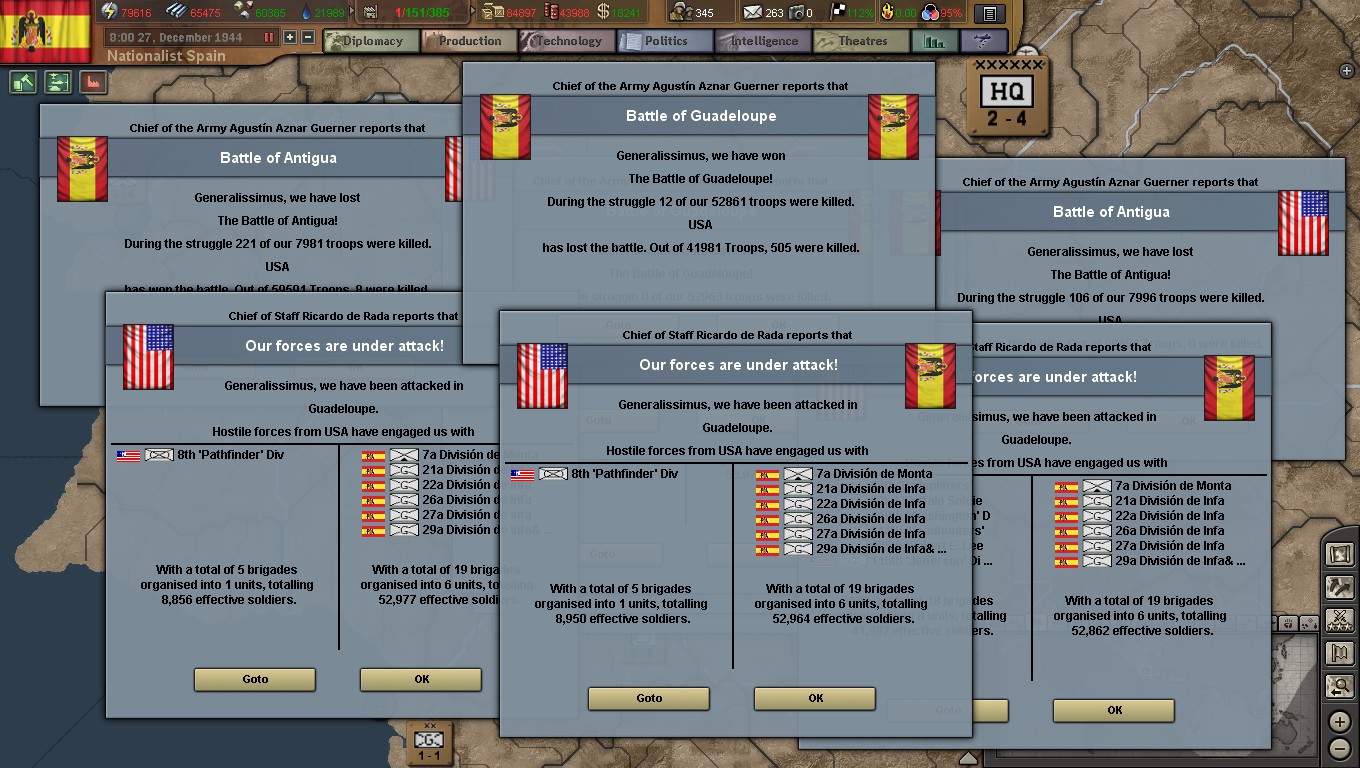The height and width of the screenshot is (768, 1360).
Task: Open the Intelligence tab
Action: (x=761, y=41)
